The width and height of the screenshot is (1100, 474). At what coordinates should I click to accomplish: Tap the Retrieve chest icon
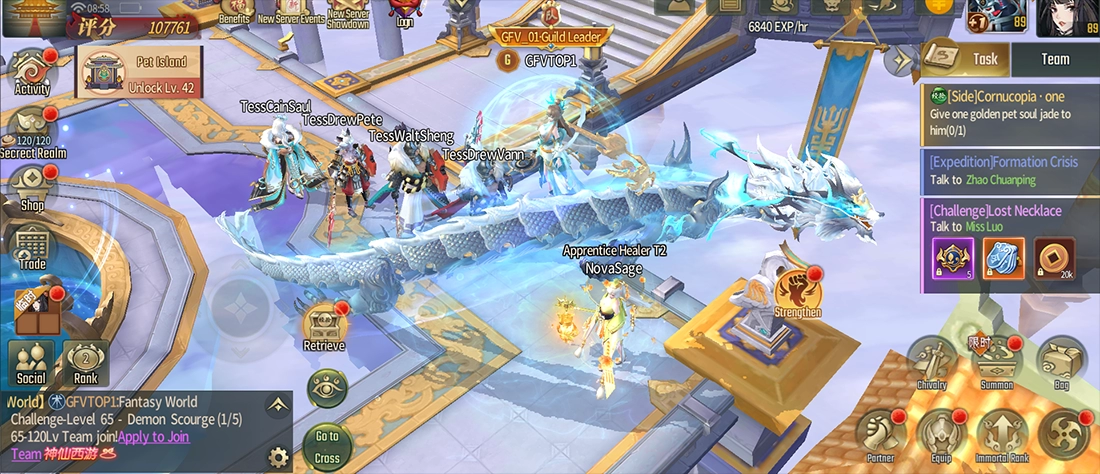(x=324, y=327)
